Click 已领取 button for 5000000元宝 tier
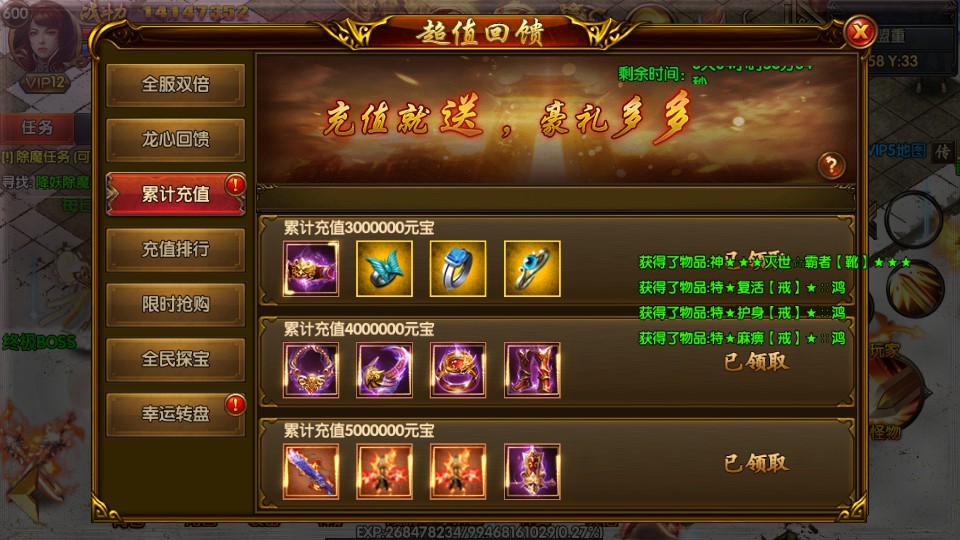The width and height of the screenshot is (960, 540). [756, 463]
